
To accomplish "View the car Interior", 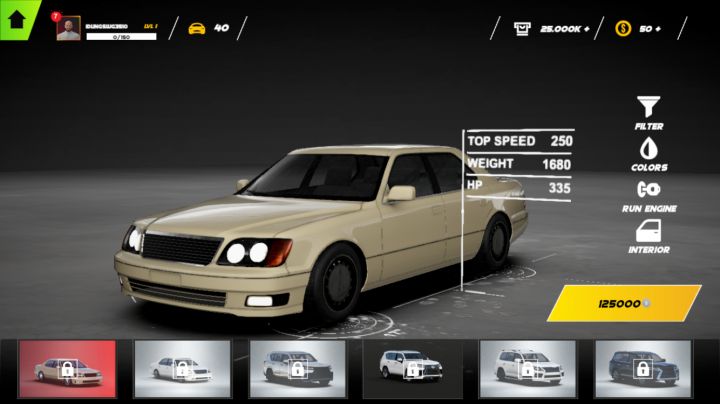I will 649,236.
